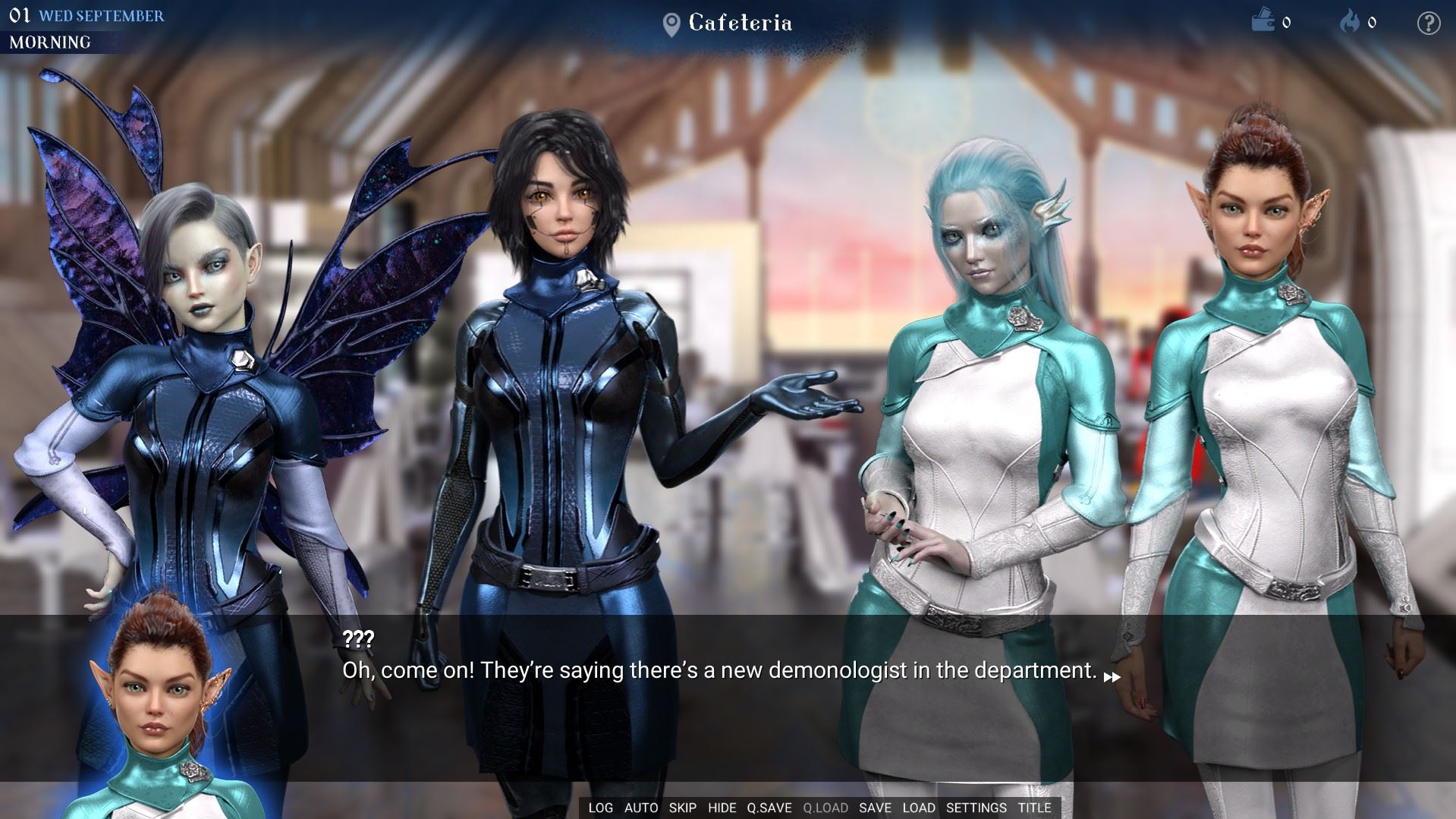The width and height of the screenshot is (1456, 819).
Task: Advance dialogue with the double-arrow indicator
Action: click(x=1112, y=677)
